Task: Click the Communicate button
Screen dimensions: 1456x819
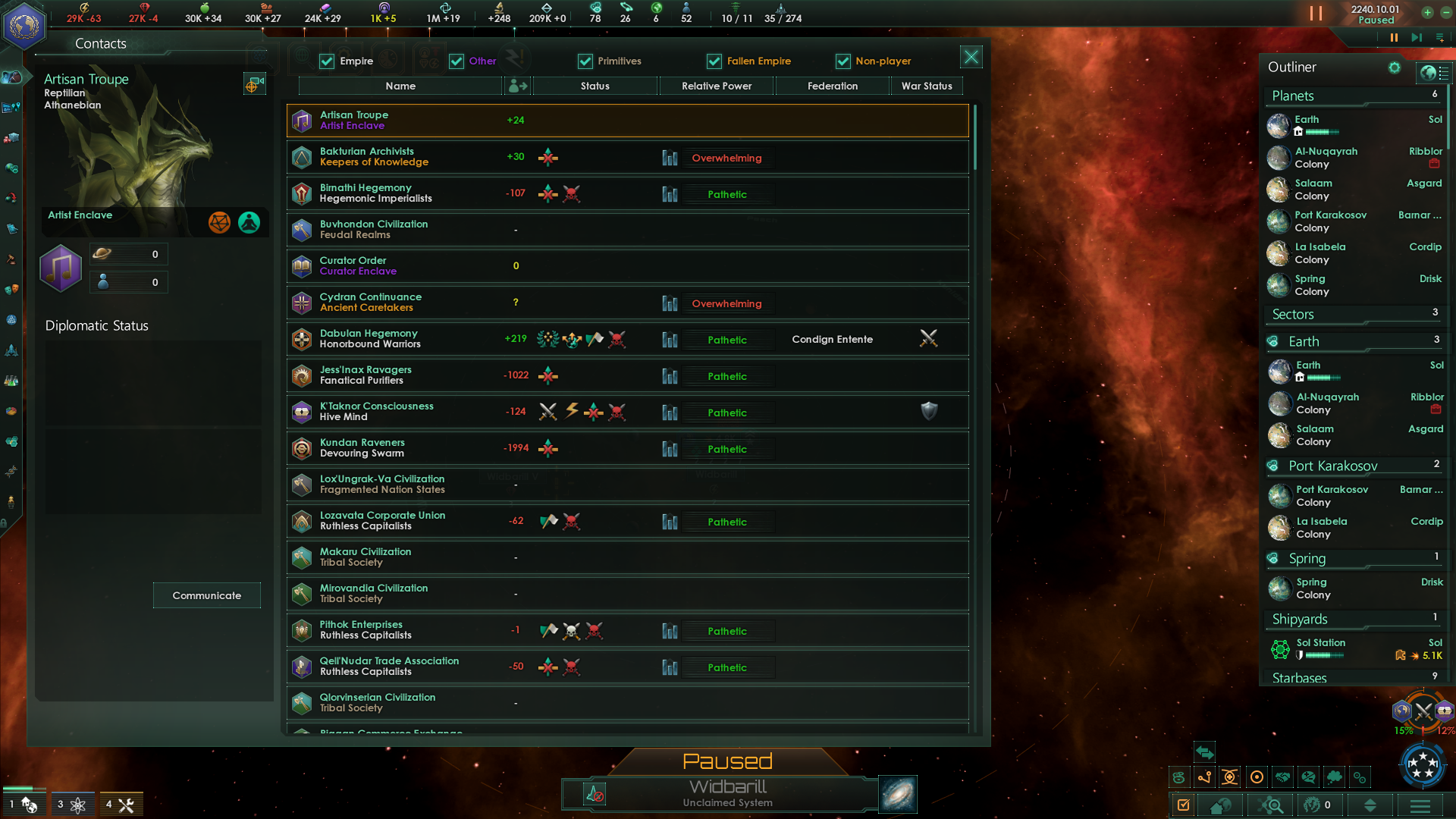Action: pyautogui.click(x=206, y=595)
